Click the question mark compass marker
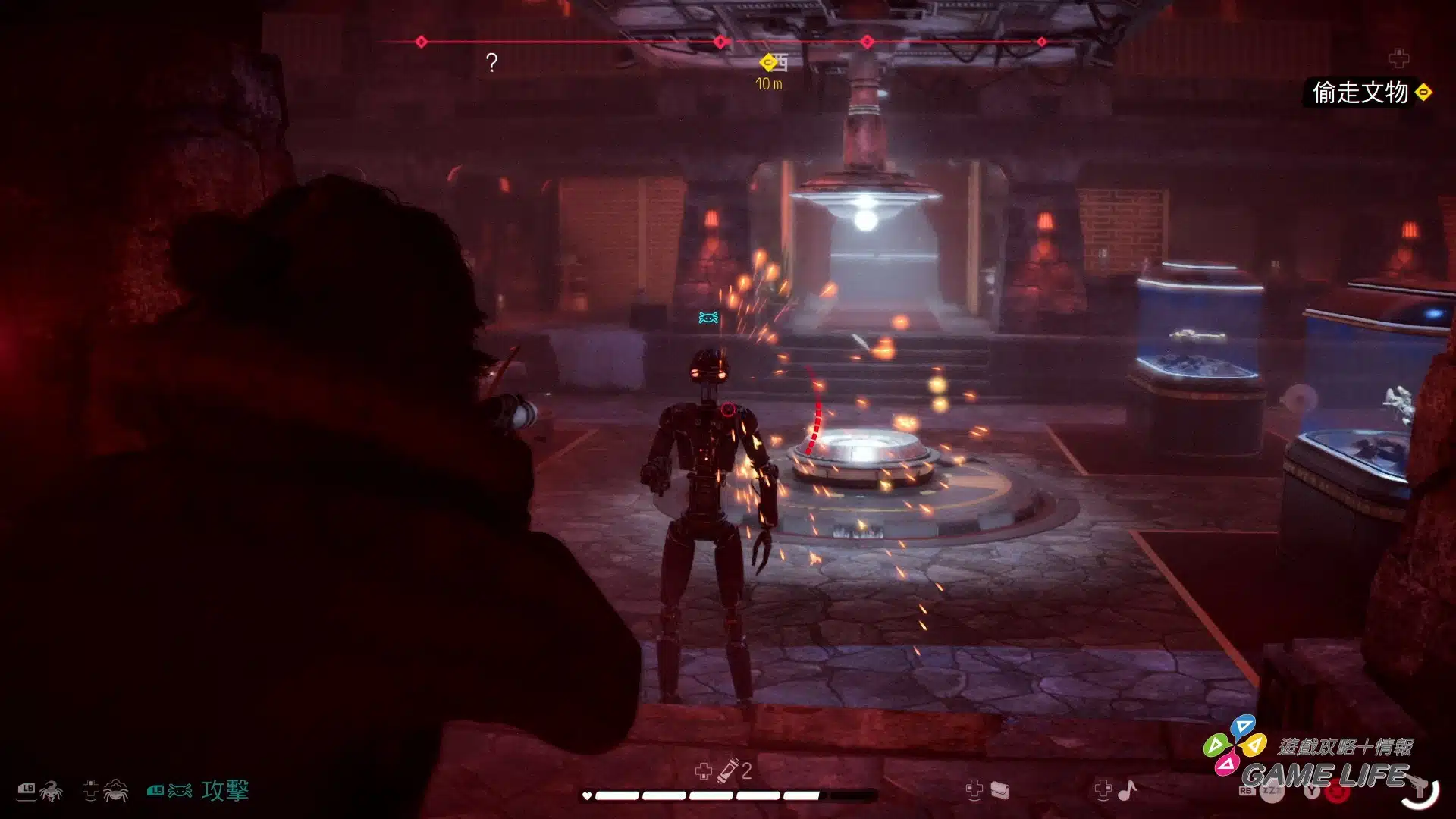The image size is (1456, 819). click(x=491, y=62)
